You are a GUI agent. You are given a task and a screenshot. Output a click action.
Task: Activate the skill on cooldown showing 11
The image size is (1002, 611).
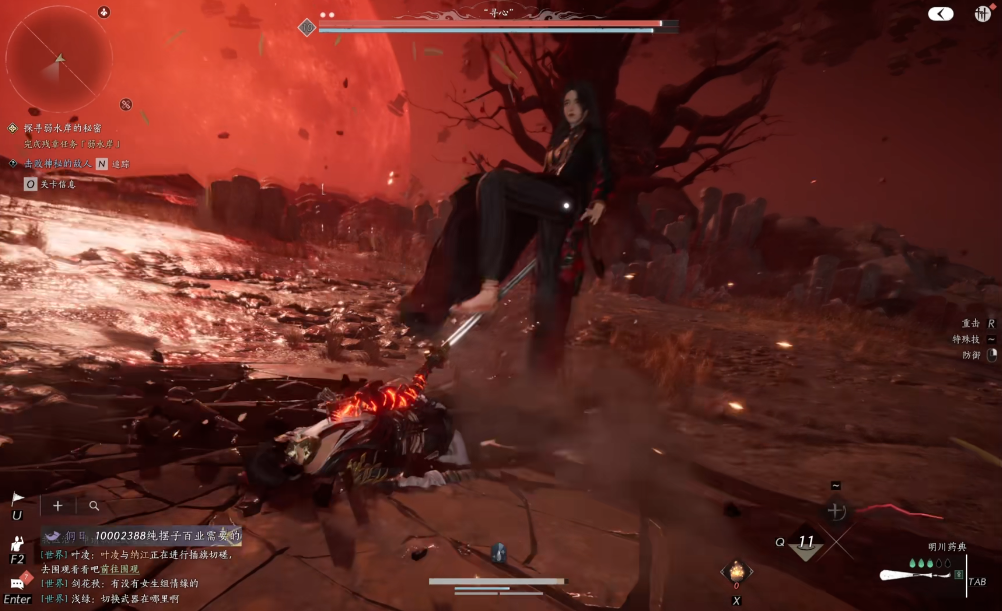(805, 543)
